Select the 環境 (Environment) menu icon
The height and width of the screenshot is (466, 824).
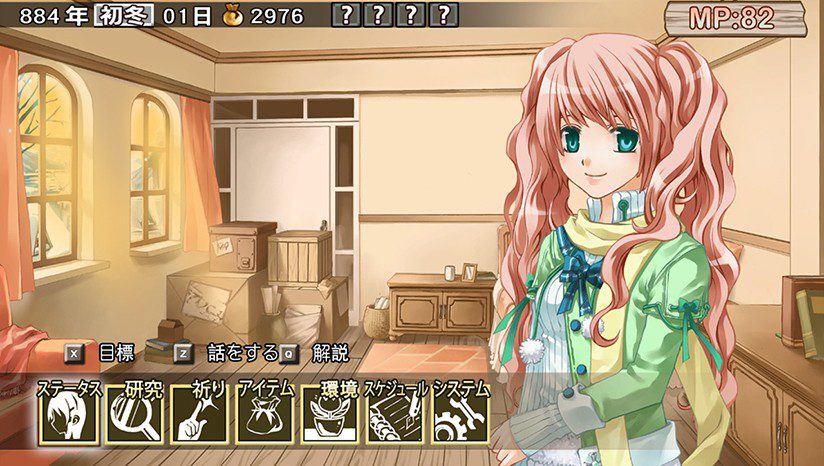coord(330,415)
